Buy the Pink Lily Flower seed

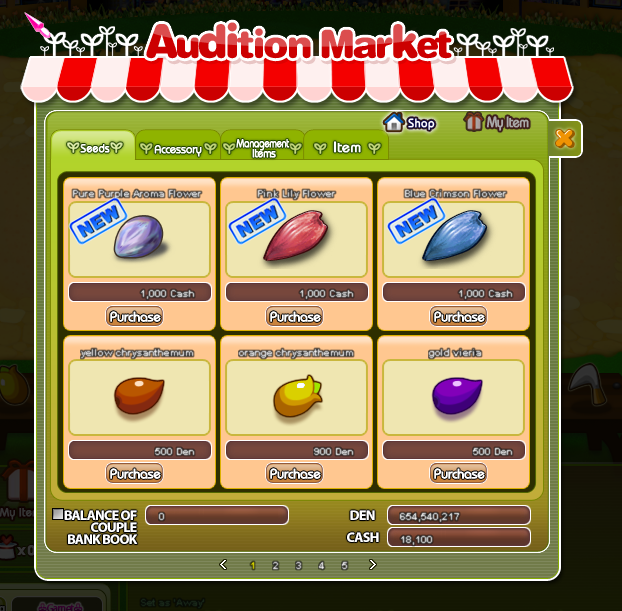point(295,316)
